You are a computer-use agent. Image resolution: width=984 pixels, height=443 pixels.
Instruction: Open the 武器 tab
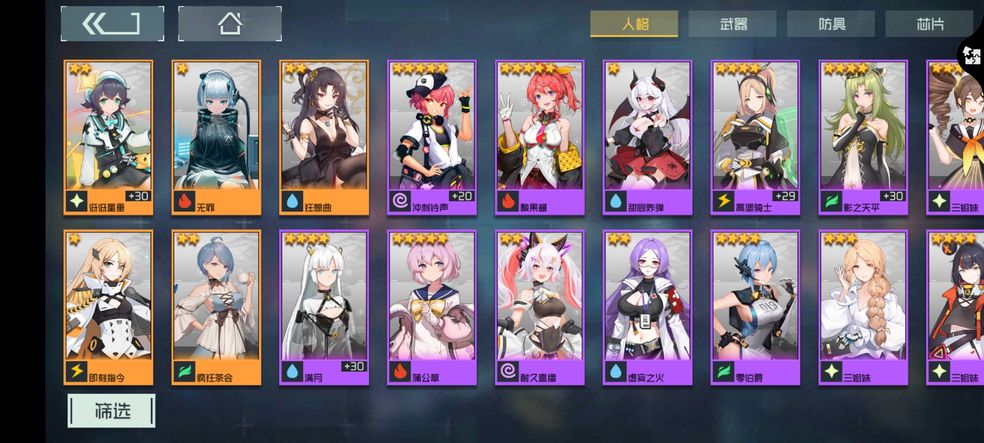click(732, 24)
